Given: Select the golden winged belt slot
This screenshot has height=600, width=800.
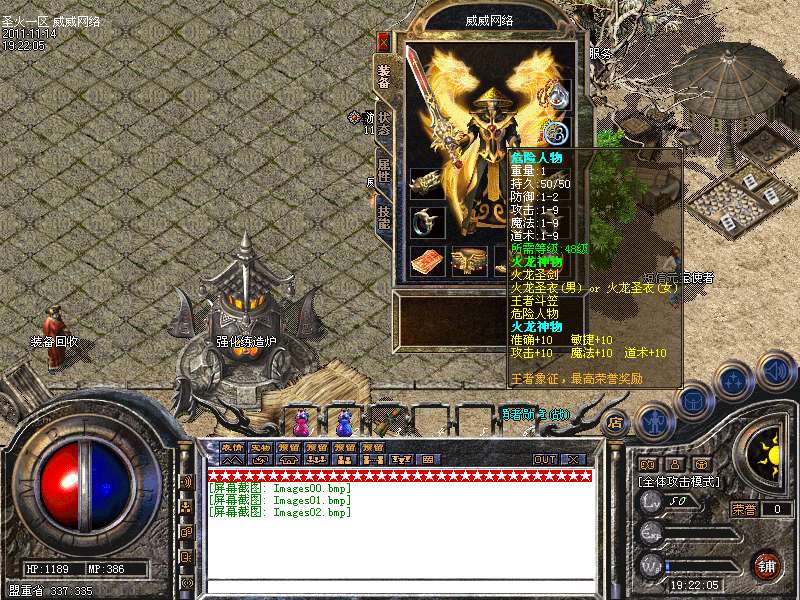Looking at the screenshot, I should [467, 260].
